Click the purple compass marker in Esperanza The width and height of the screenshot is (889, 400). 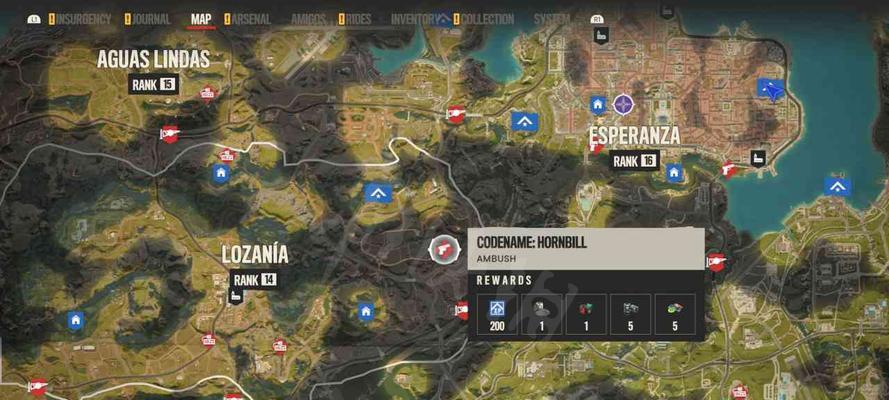(x=624, y=104)
